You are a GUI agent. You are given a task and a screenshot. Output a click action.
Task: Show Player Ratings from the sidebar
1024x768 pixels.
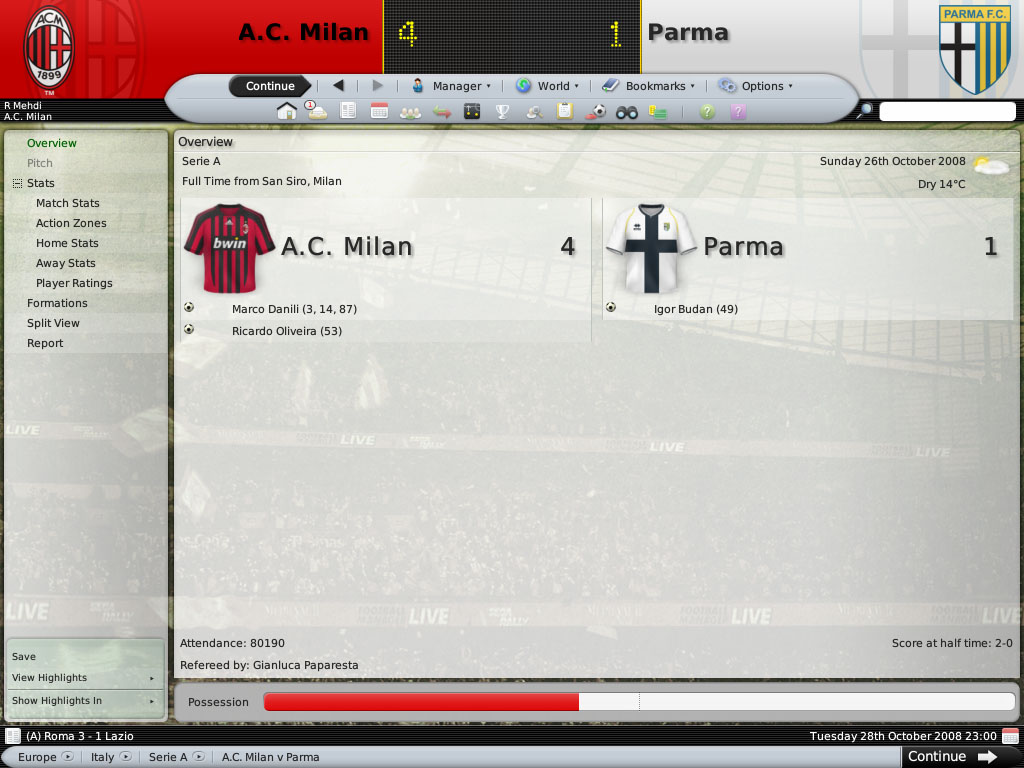coord(74,283)
